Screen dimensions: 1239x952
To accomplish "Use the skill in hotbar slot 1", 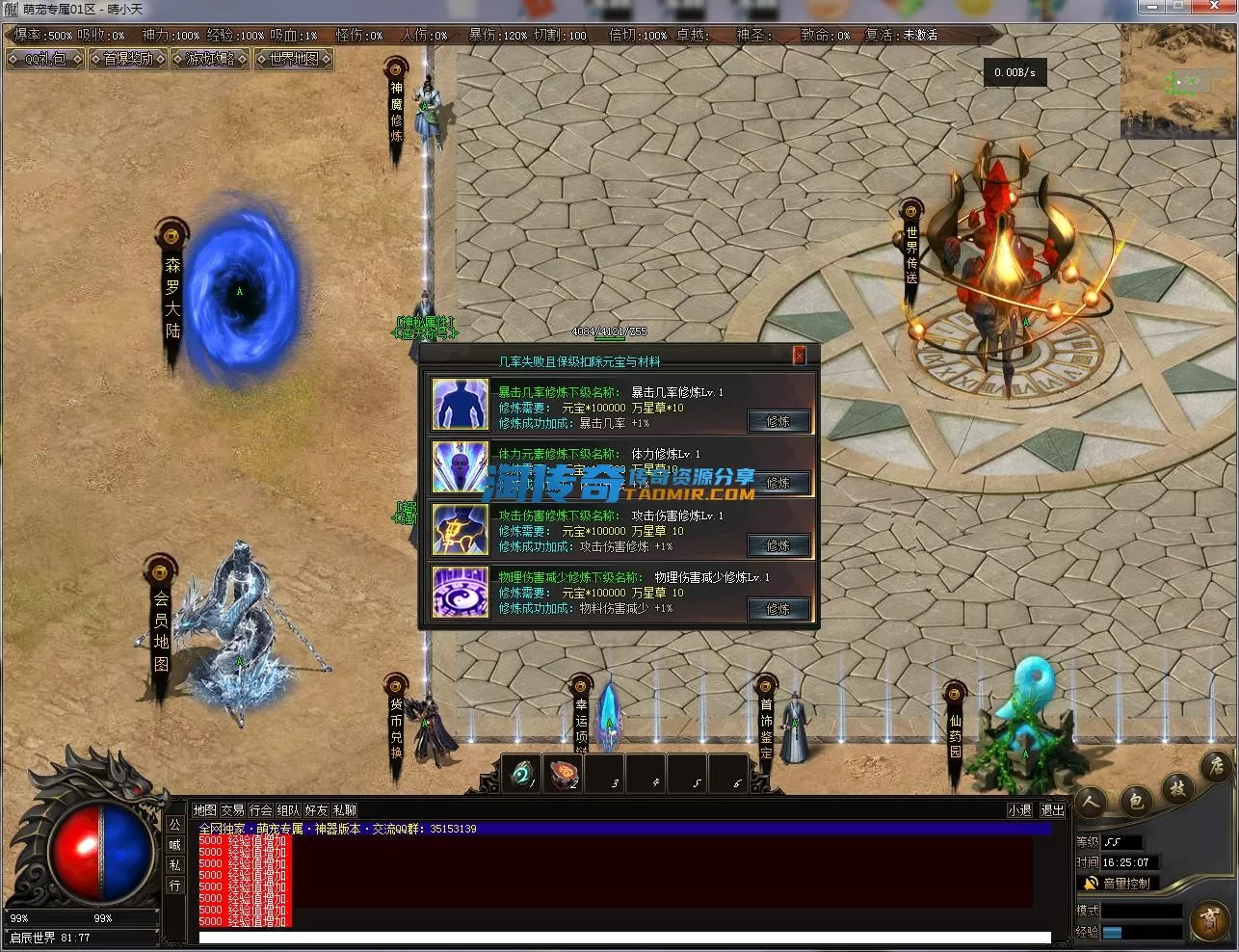I will tap(523, 773).
